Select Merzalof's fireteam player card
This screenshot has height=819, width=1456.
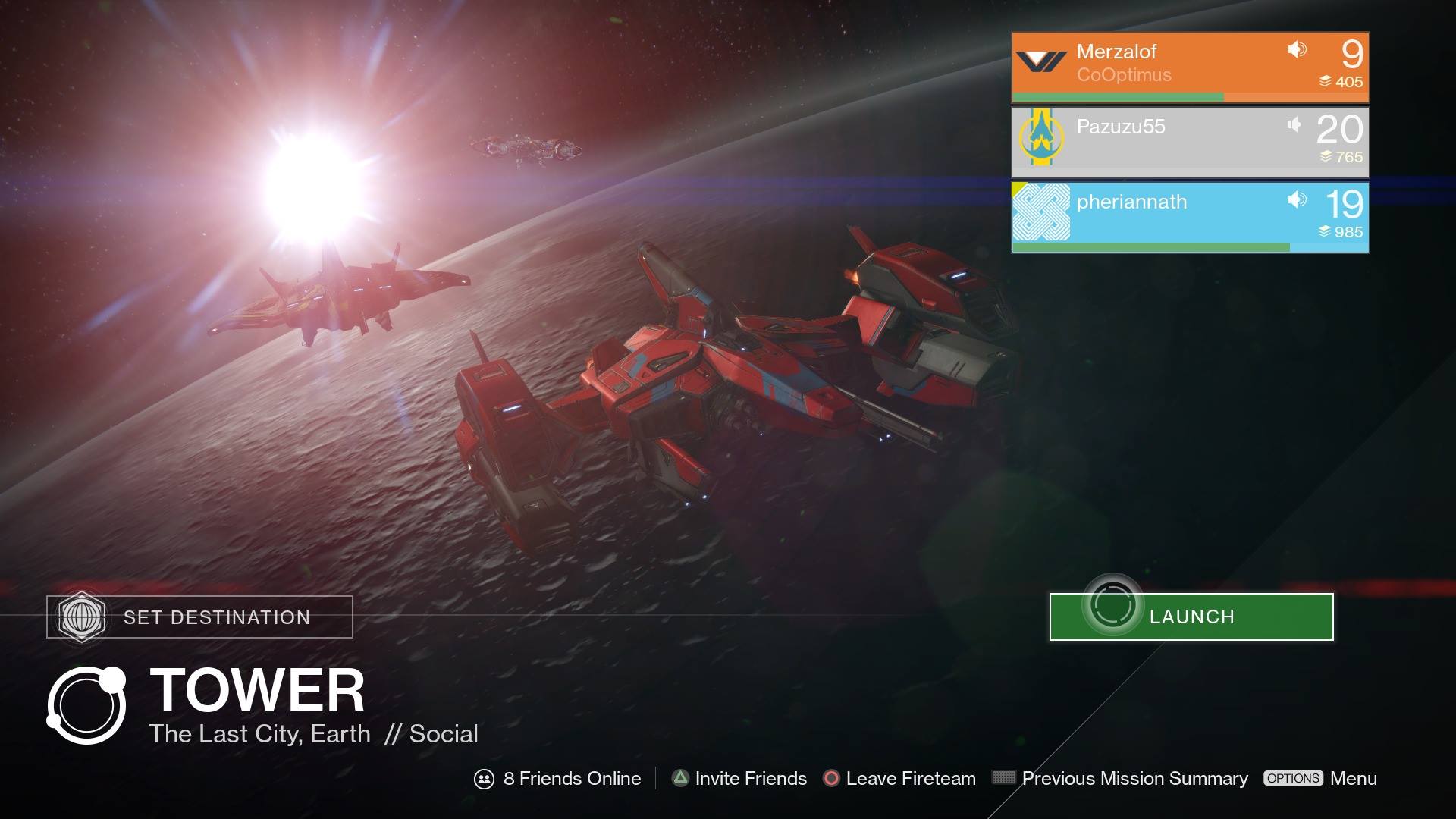click(x=1190, y=67)
